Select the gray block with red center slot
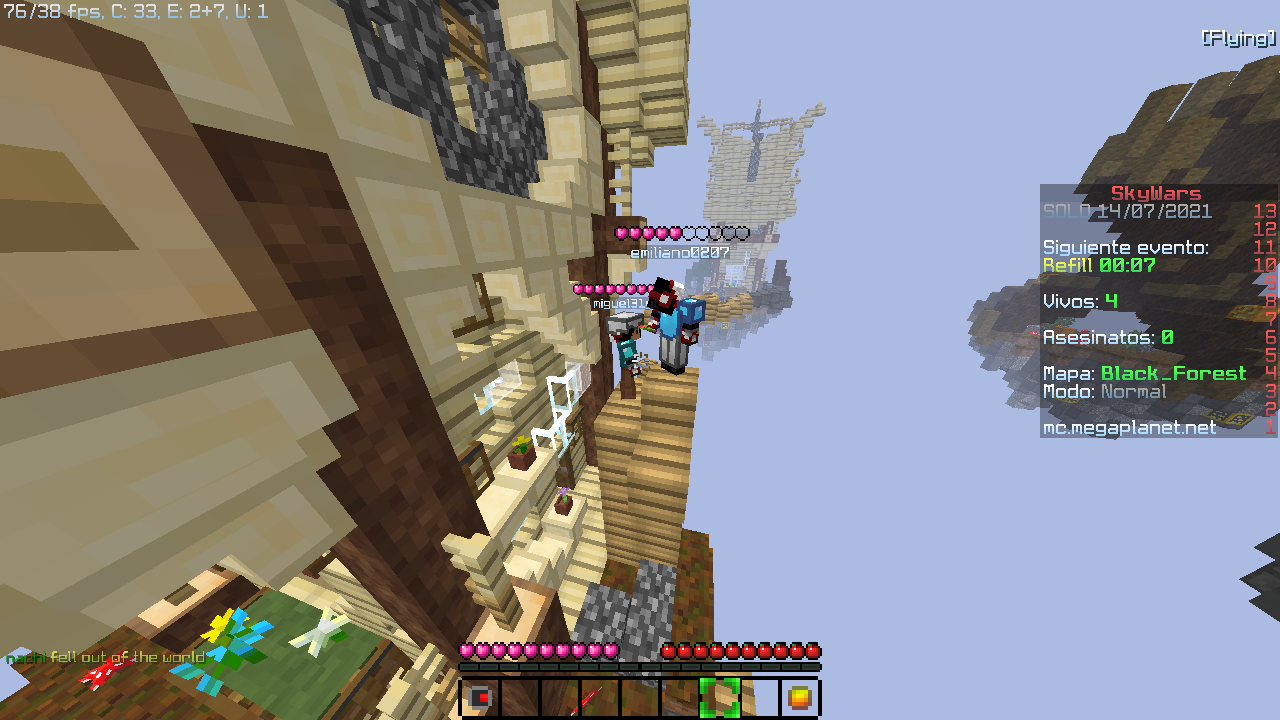Screen dimensions: 1280x720 [x=480, y=697]
